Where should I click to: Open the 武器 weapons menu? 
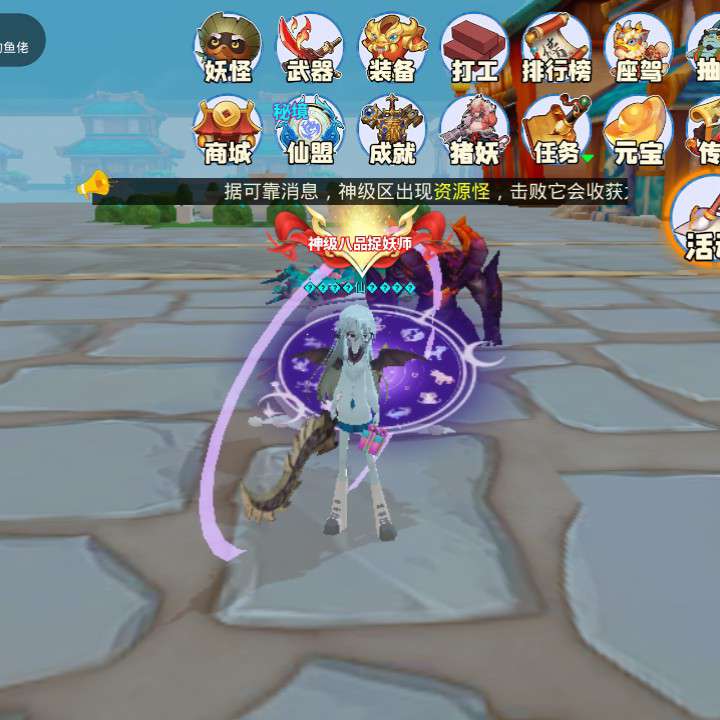pos(310,48)
